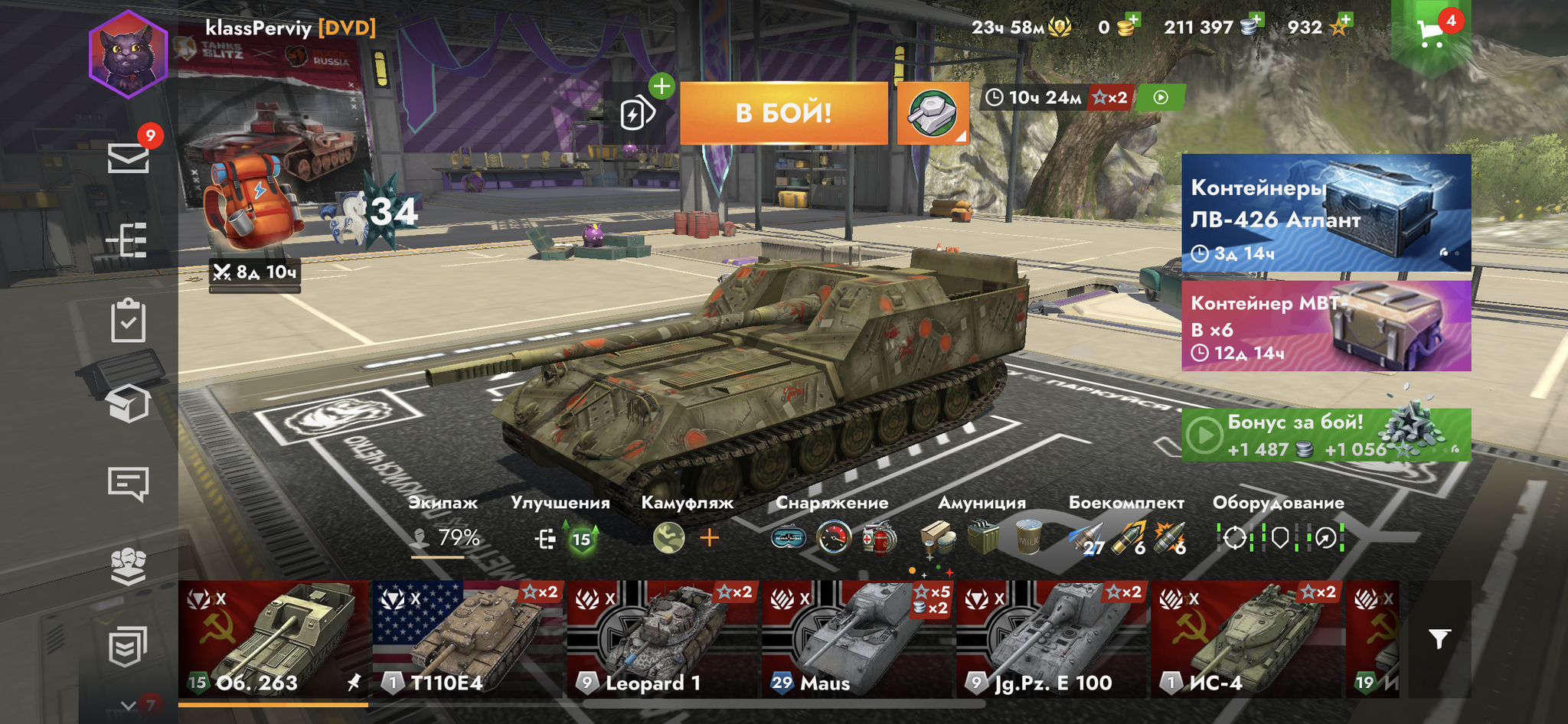
Task: Add a camouflage with the plus icon
Action: pos(710,538)
